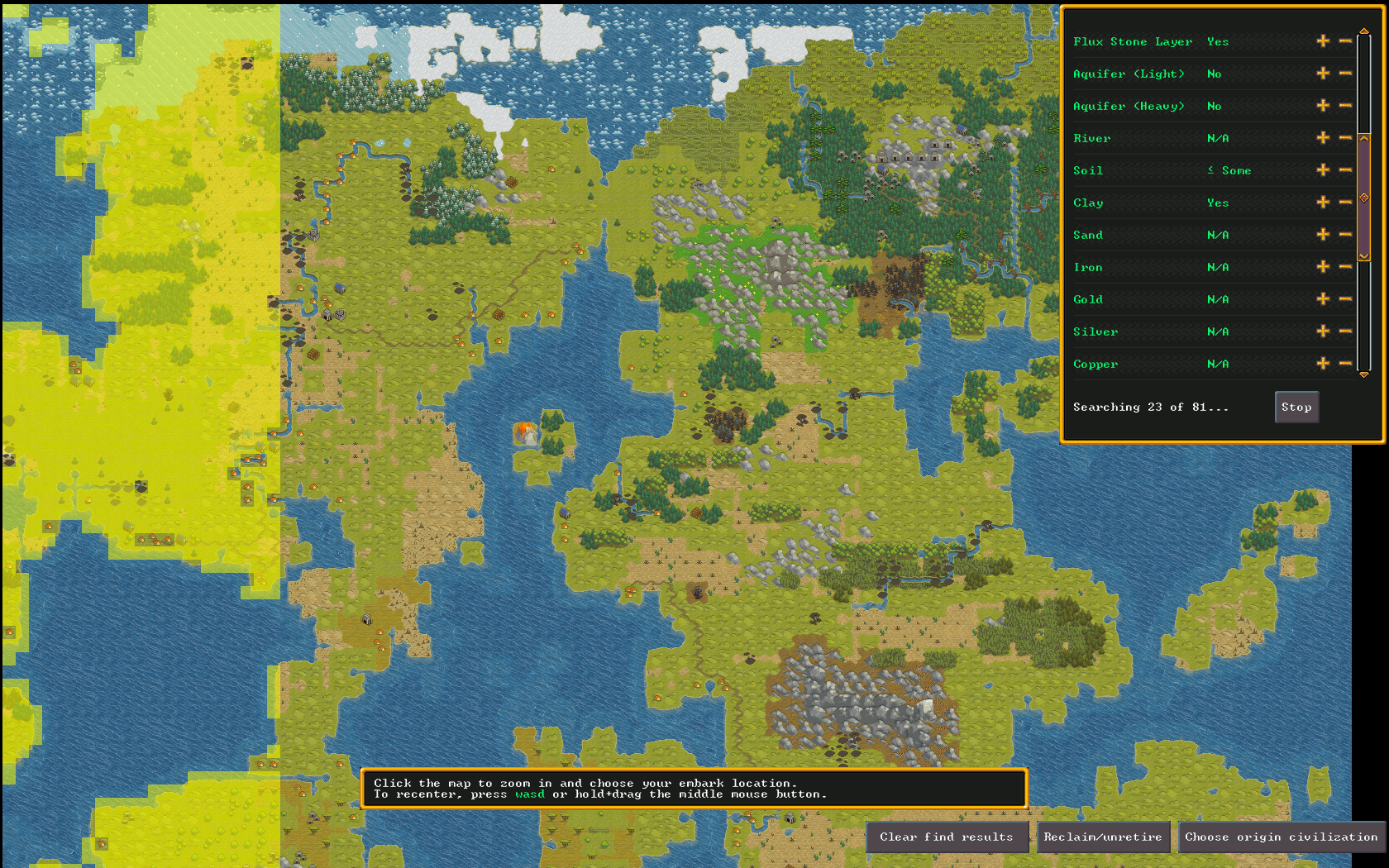The image size is (1389, 868).
Task: Click plus for Aquifer (Light)
Action: coord(1323,74)
